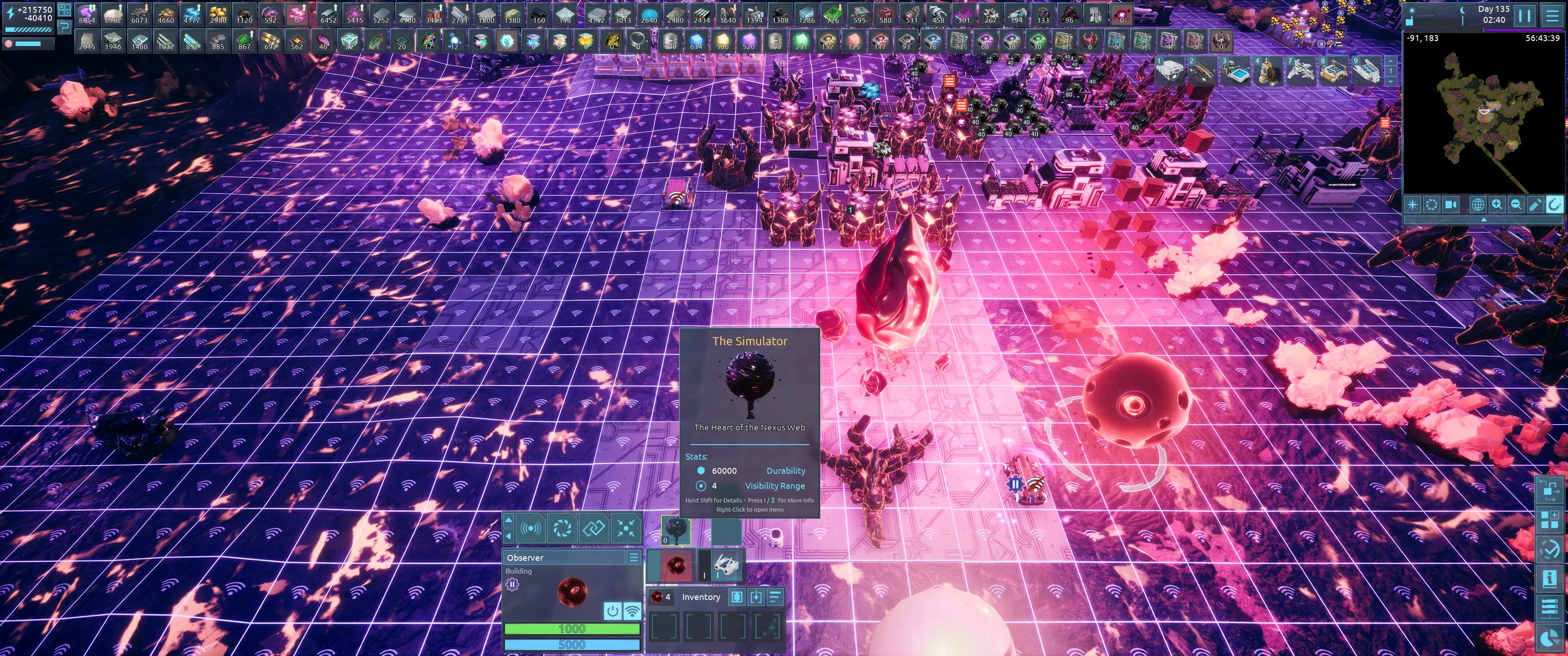Select the pencil draw tool under the minimap
Image resolution: width=1568 pixels, height=656 pixels.
[1535, 205]
